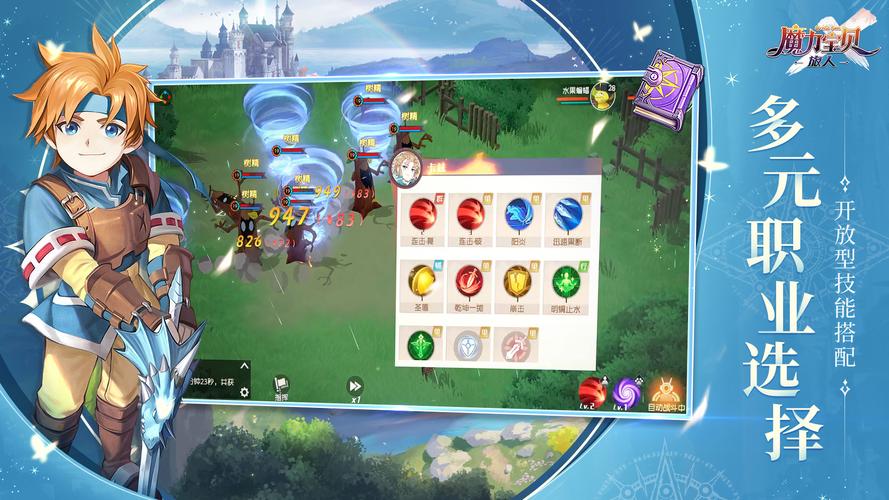Viewport: 889px width, 500px height.
Task: Toggle the x1 battle speed button
Action: tap(354, 387)
